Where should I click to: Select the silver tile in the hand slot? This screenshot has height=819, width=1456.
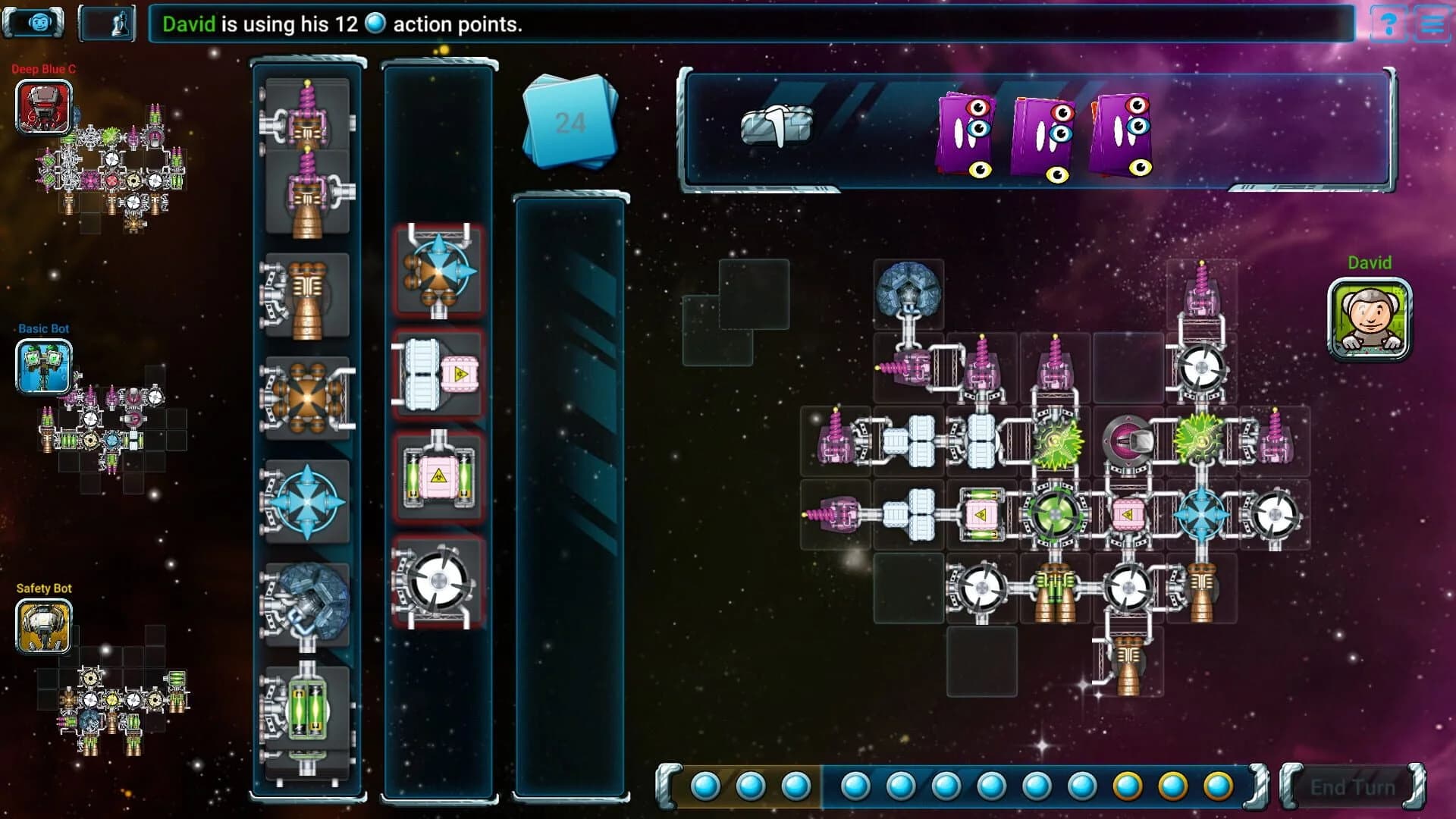click(775, 125)
